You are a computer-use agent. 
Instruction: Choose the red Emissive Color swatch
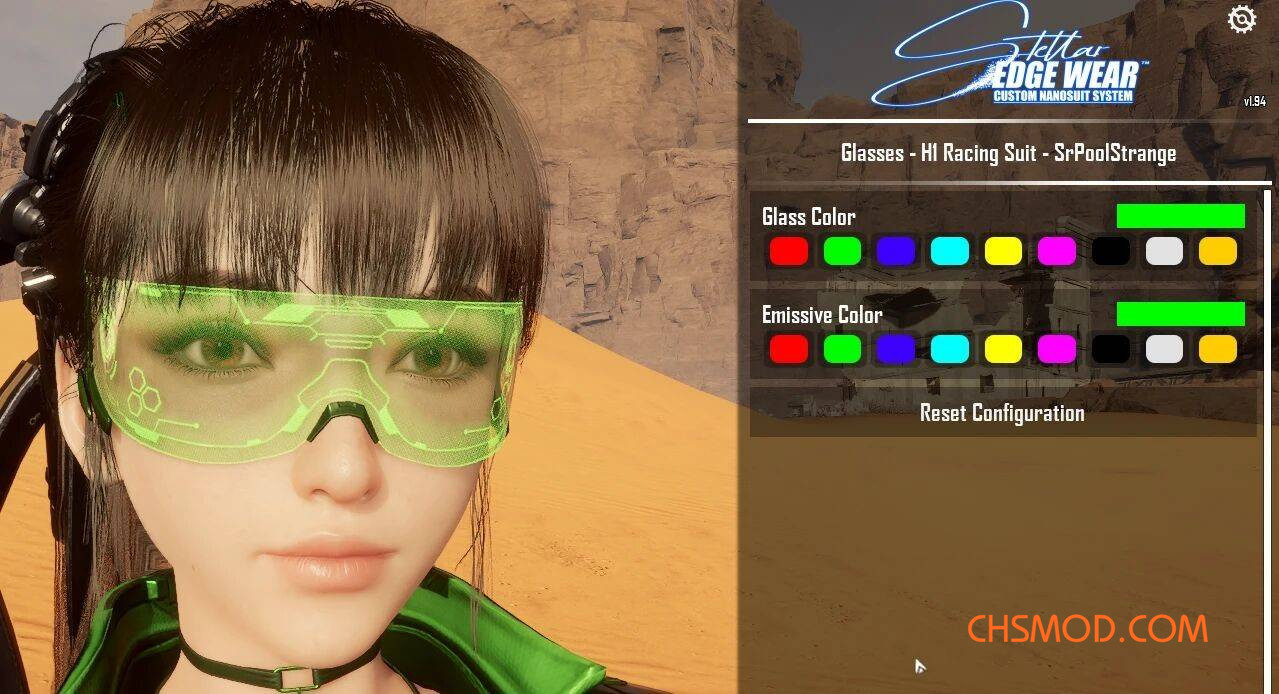point(789,349)
